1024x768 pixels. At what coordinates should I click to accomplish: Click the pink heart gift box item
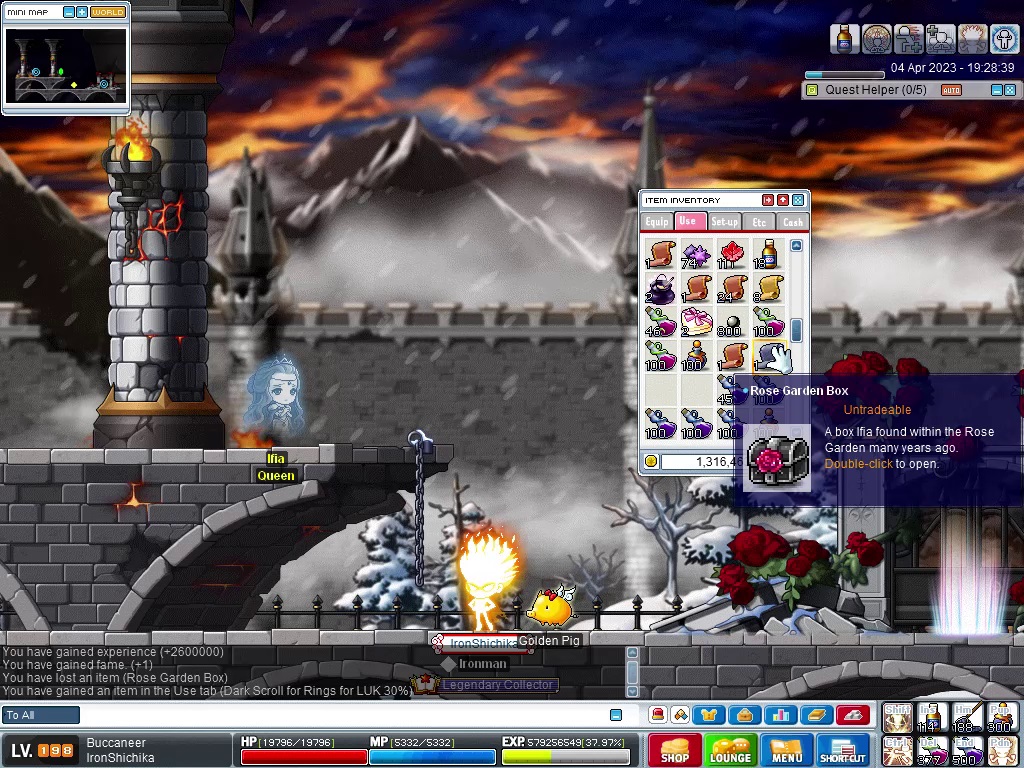point(696,322)
